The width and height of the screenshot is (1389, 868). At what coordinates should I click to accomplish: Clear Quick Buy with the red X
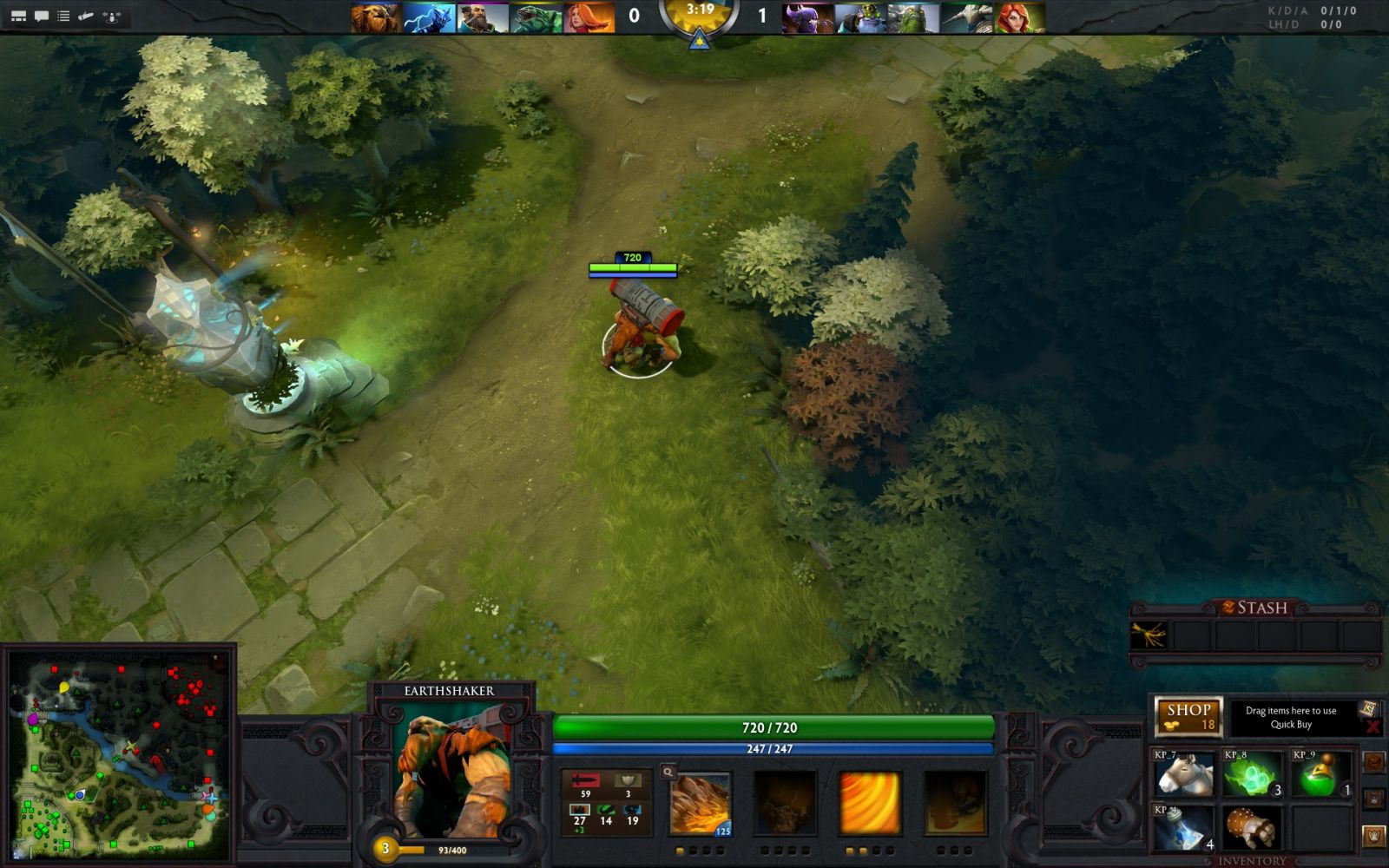pyautogui.click(x=1373, y=727)
